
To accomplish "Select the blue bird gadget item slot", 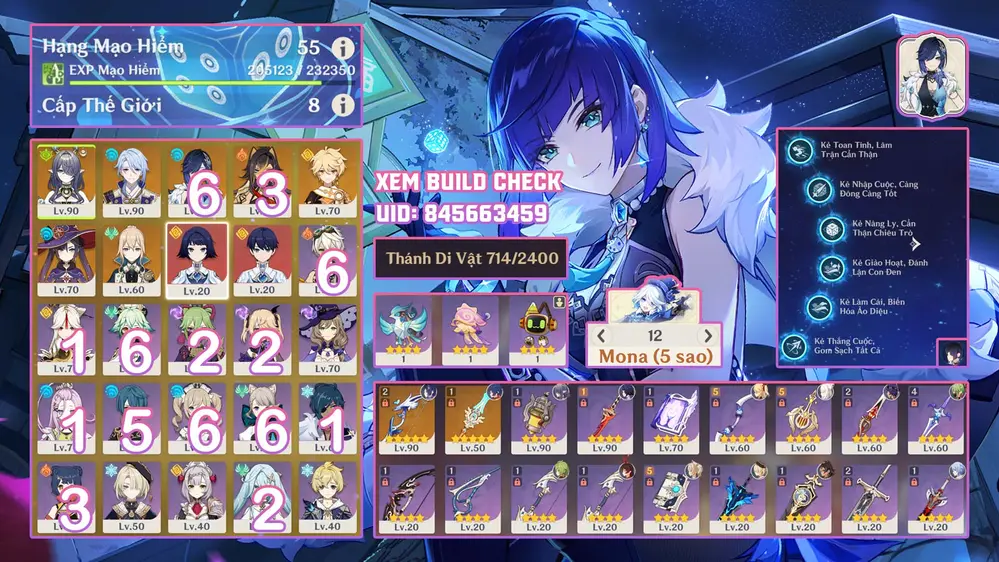I will pos(404,329).
